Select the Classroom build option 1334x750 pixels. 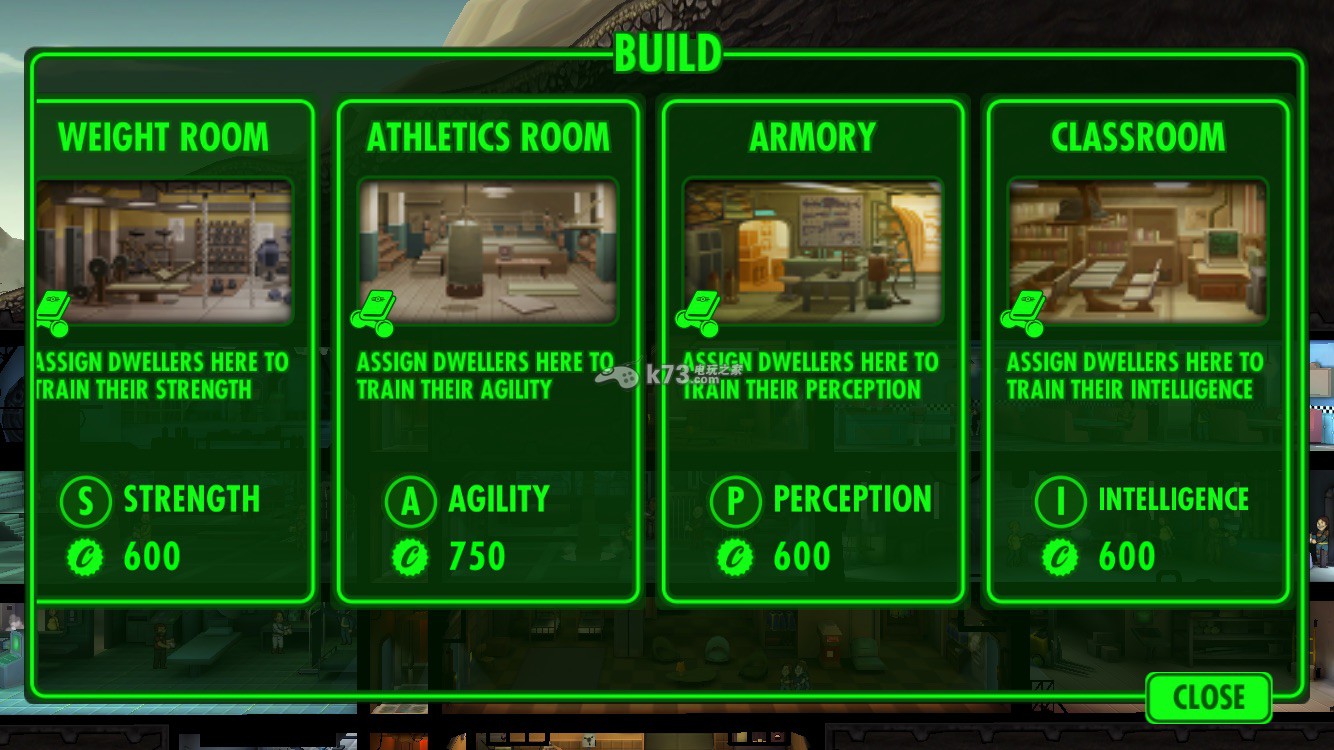[x=1137, y=350]
